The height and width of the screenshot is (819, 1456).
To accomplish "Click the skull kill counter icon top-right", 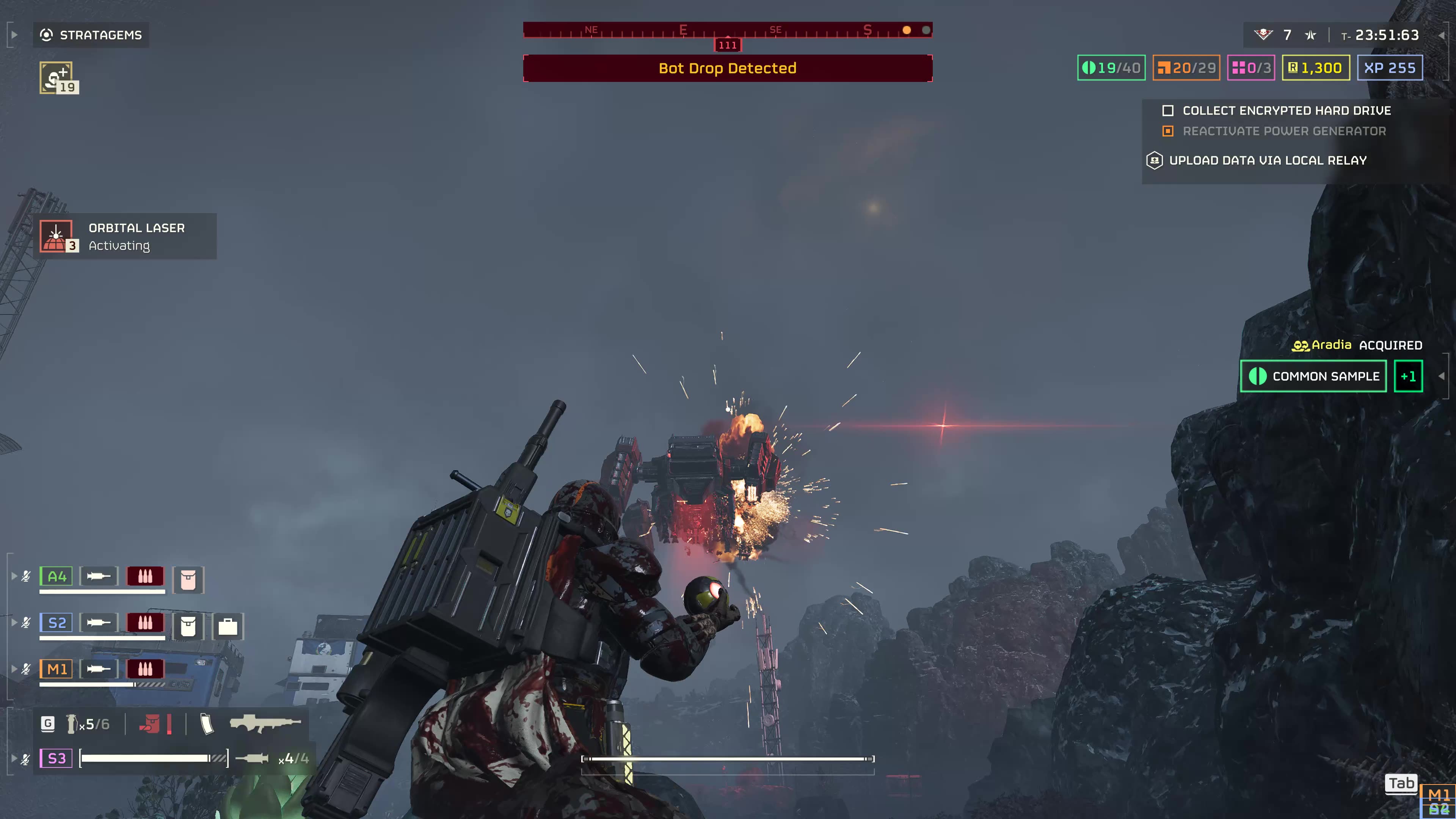I will (1263, 35).
